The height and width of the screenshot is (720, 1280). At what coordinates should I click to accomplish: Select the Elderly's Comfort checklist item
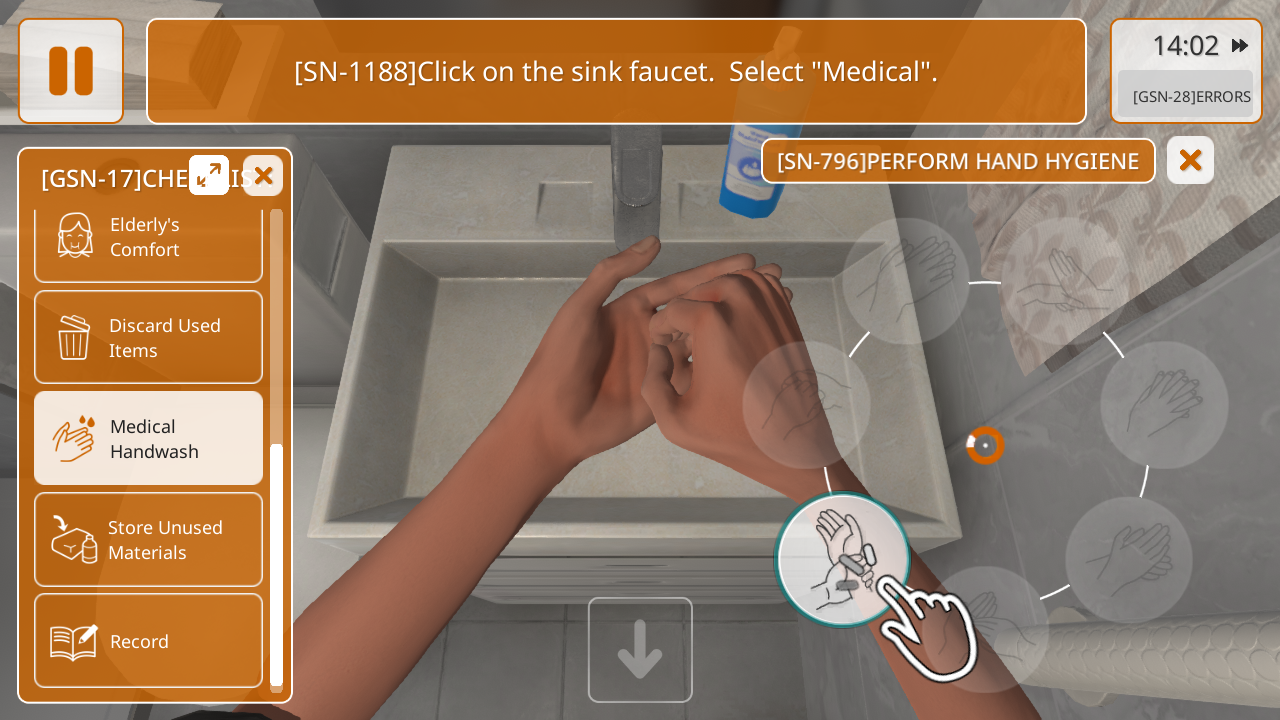pos(148,238)
